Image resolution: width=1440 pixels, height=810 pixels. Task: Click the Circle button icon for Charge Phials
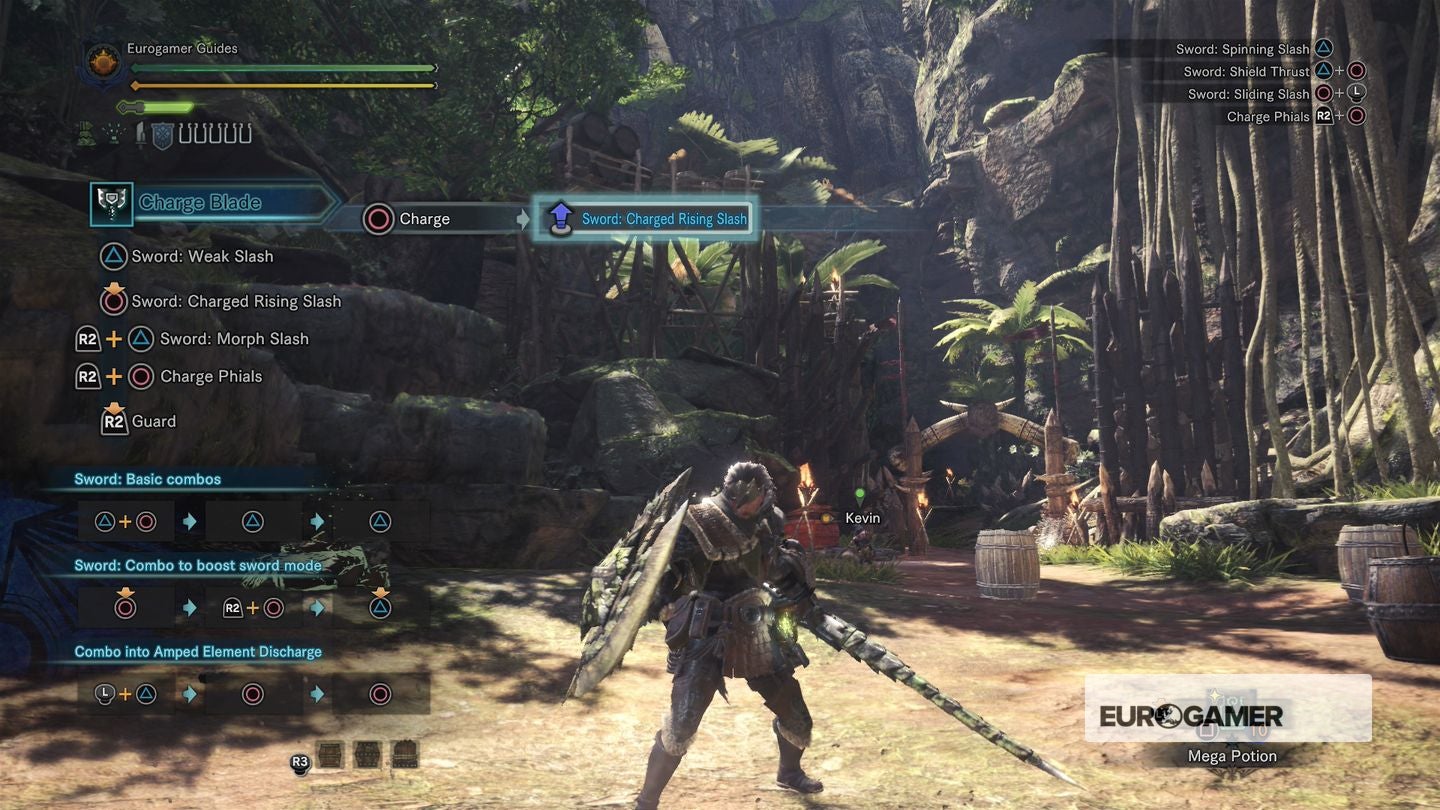pos(139,376)
